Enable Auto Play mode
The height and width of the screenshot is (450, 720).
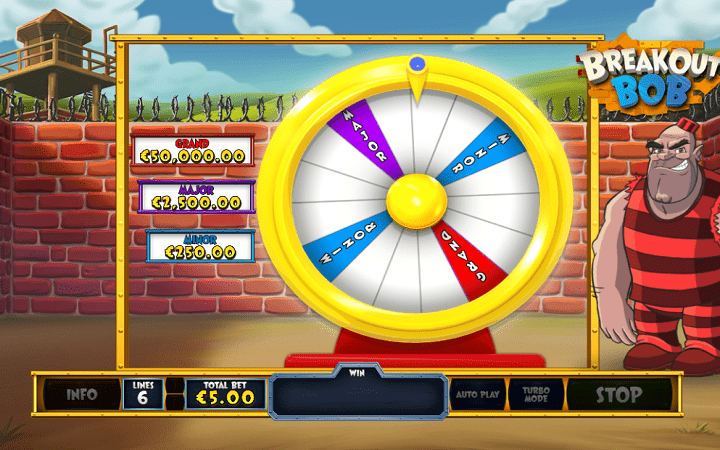[479, 394]
